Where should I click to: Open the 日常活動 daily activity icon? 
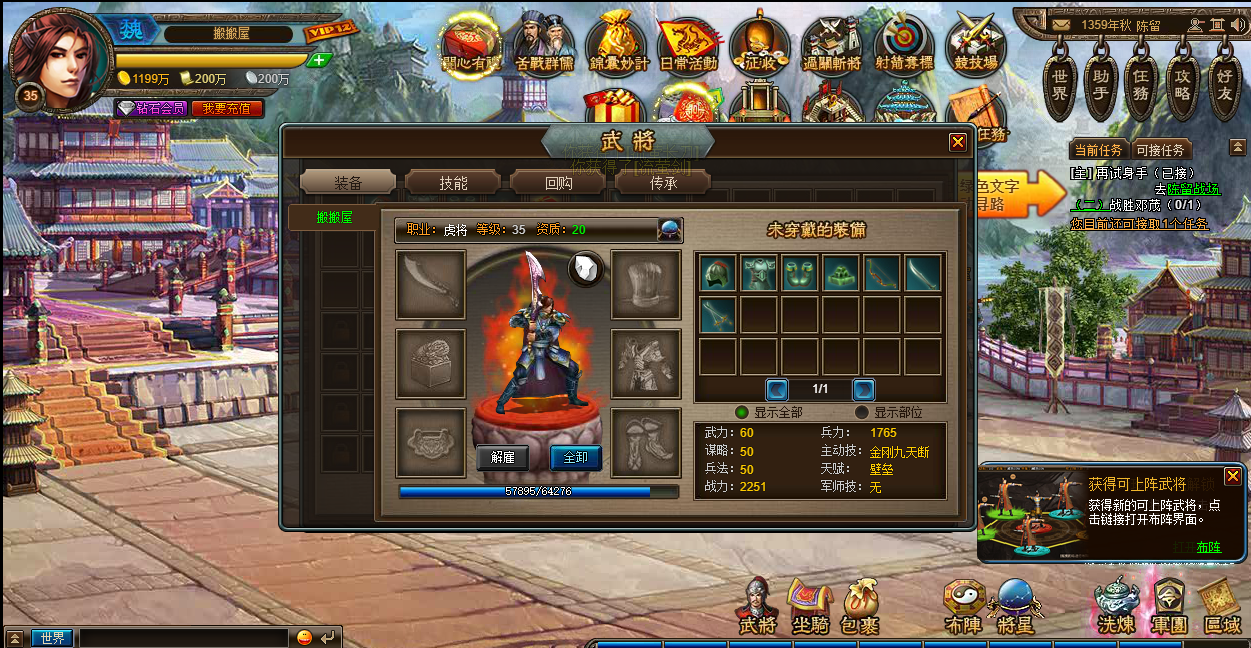click(x=688, y=45)
